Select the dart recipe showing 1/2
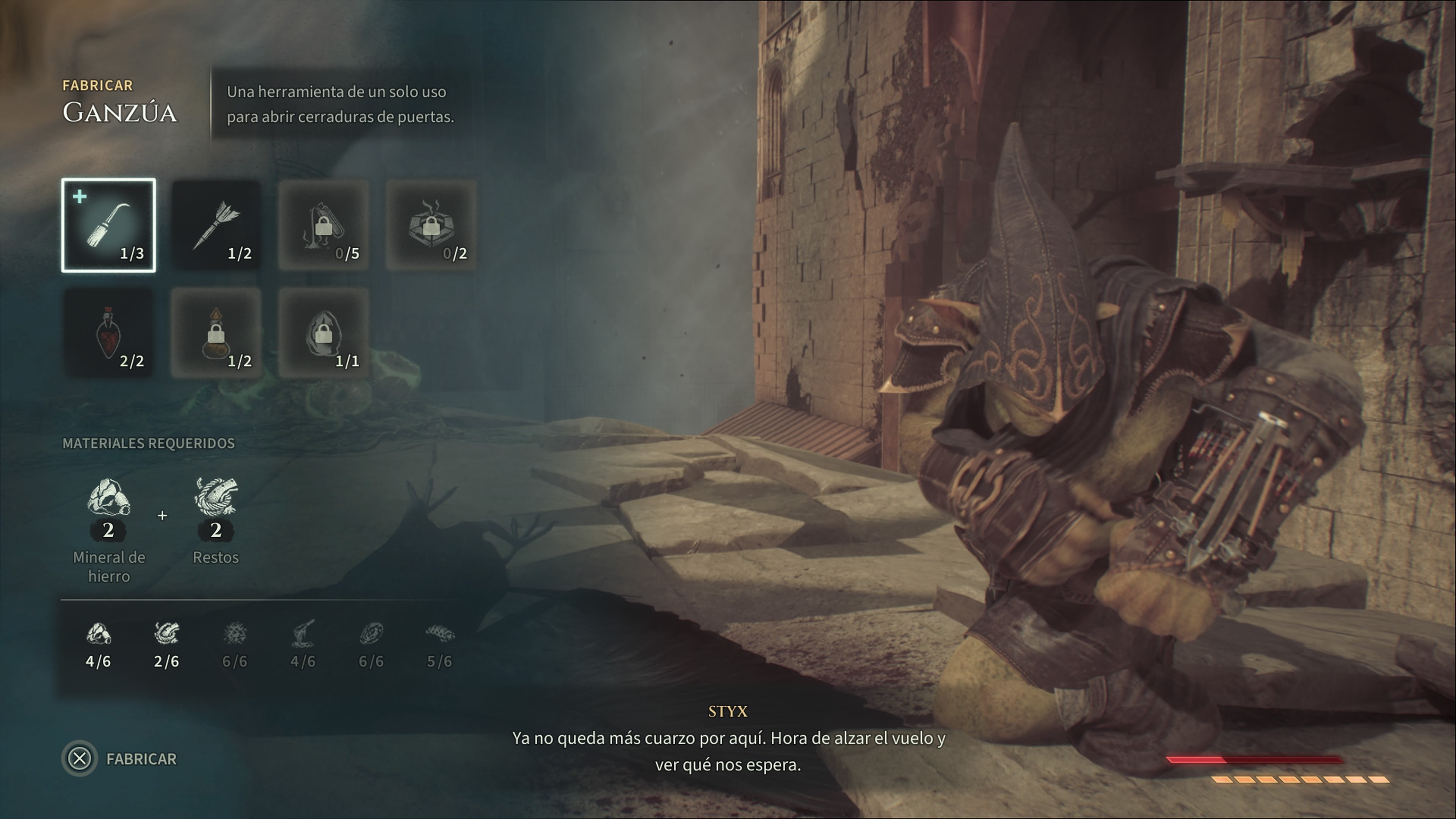Viewport: 1456px width, 819px height. coord(216,225)
